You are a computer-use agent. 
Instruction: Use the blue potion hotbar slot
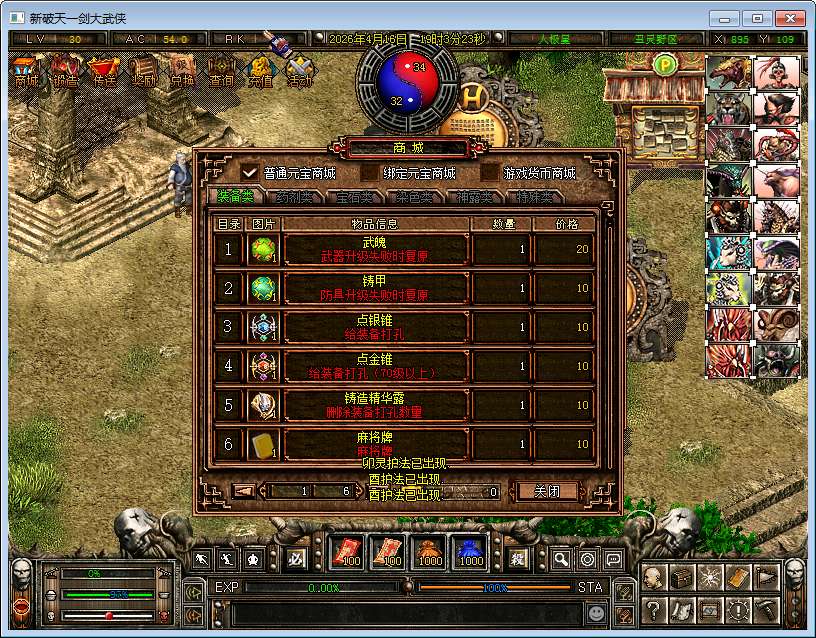[471, 552]
